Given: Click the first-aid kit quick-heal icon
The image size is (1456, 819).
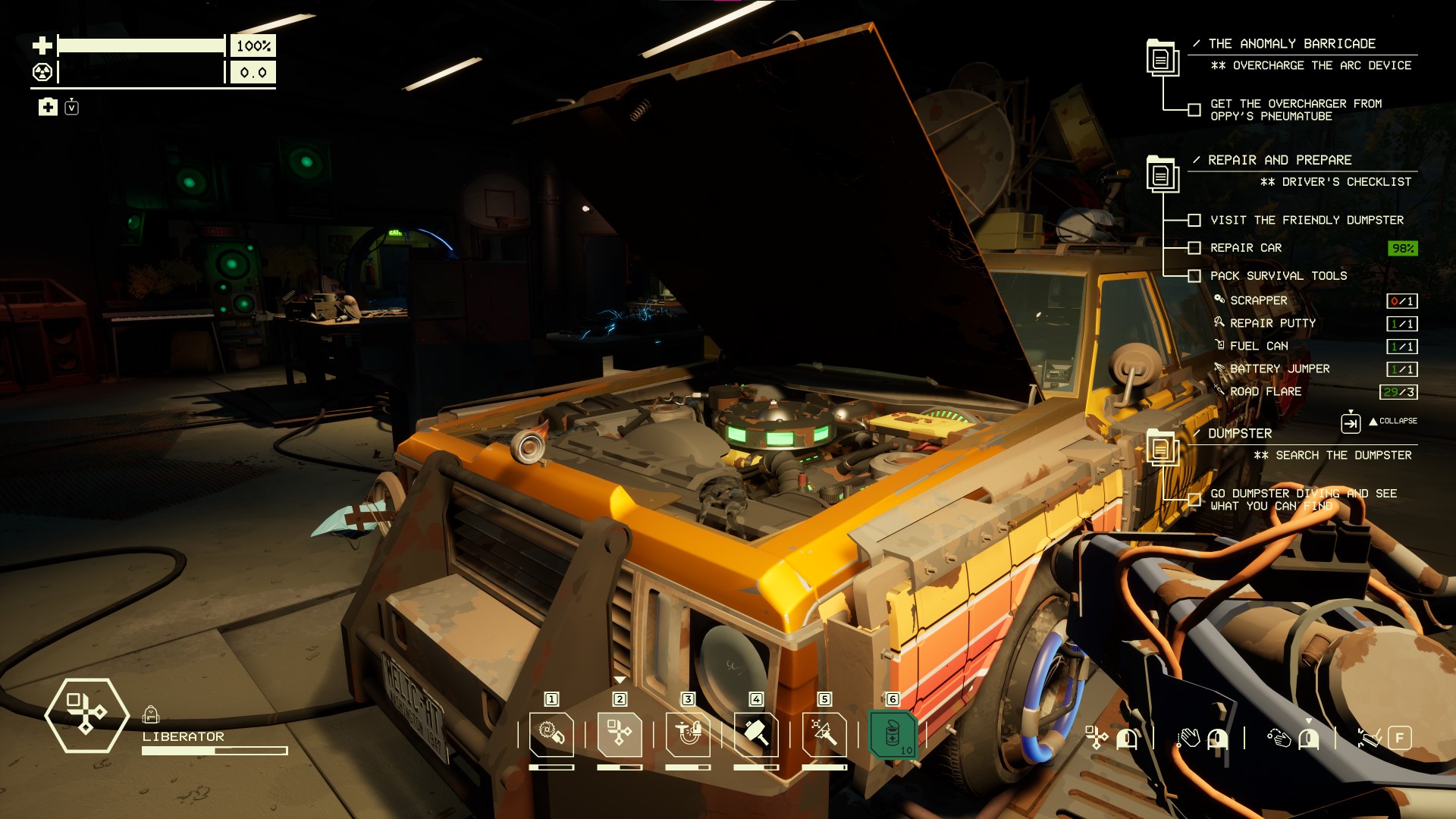Looking at the screenshot, I should pyautogui.click(x=48, y=107).
